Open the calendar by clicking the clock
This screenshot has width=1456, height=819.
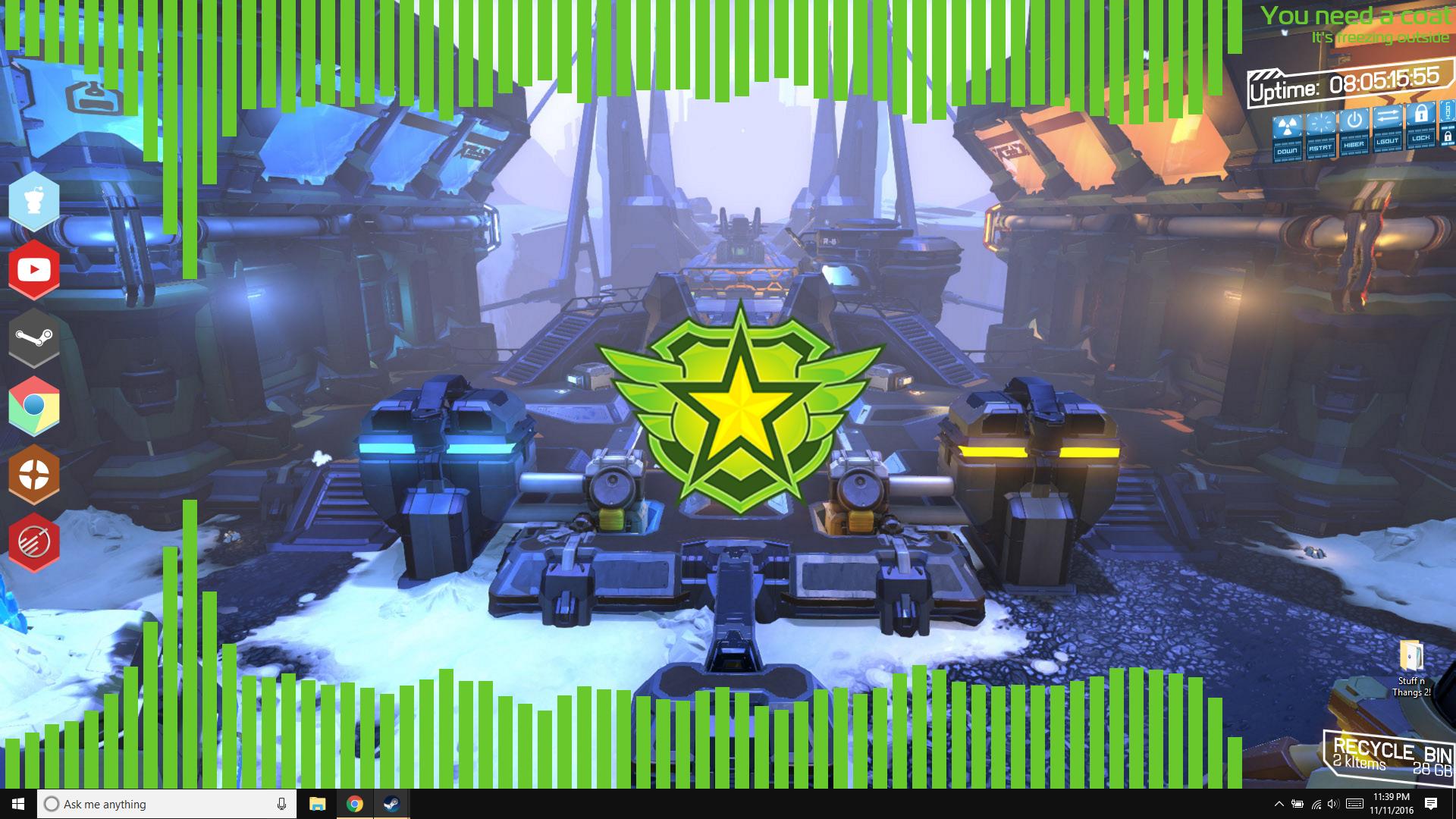1392,804
